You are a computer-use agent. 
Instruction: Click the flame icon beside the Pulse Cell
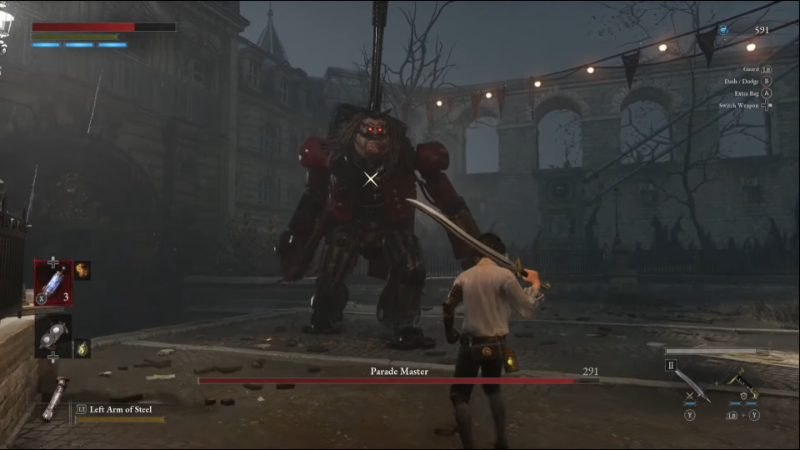(81, 269)
